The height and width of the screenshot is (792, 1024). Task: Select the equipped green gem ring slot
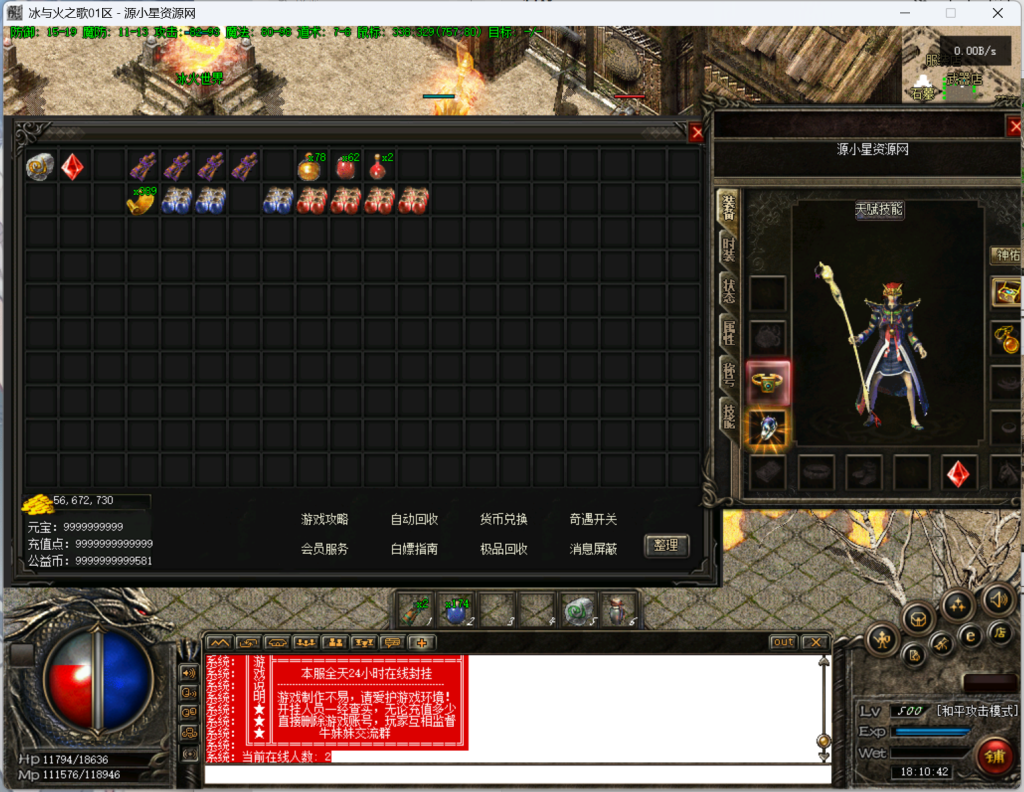(768, 381)
